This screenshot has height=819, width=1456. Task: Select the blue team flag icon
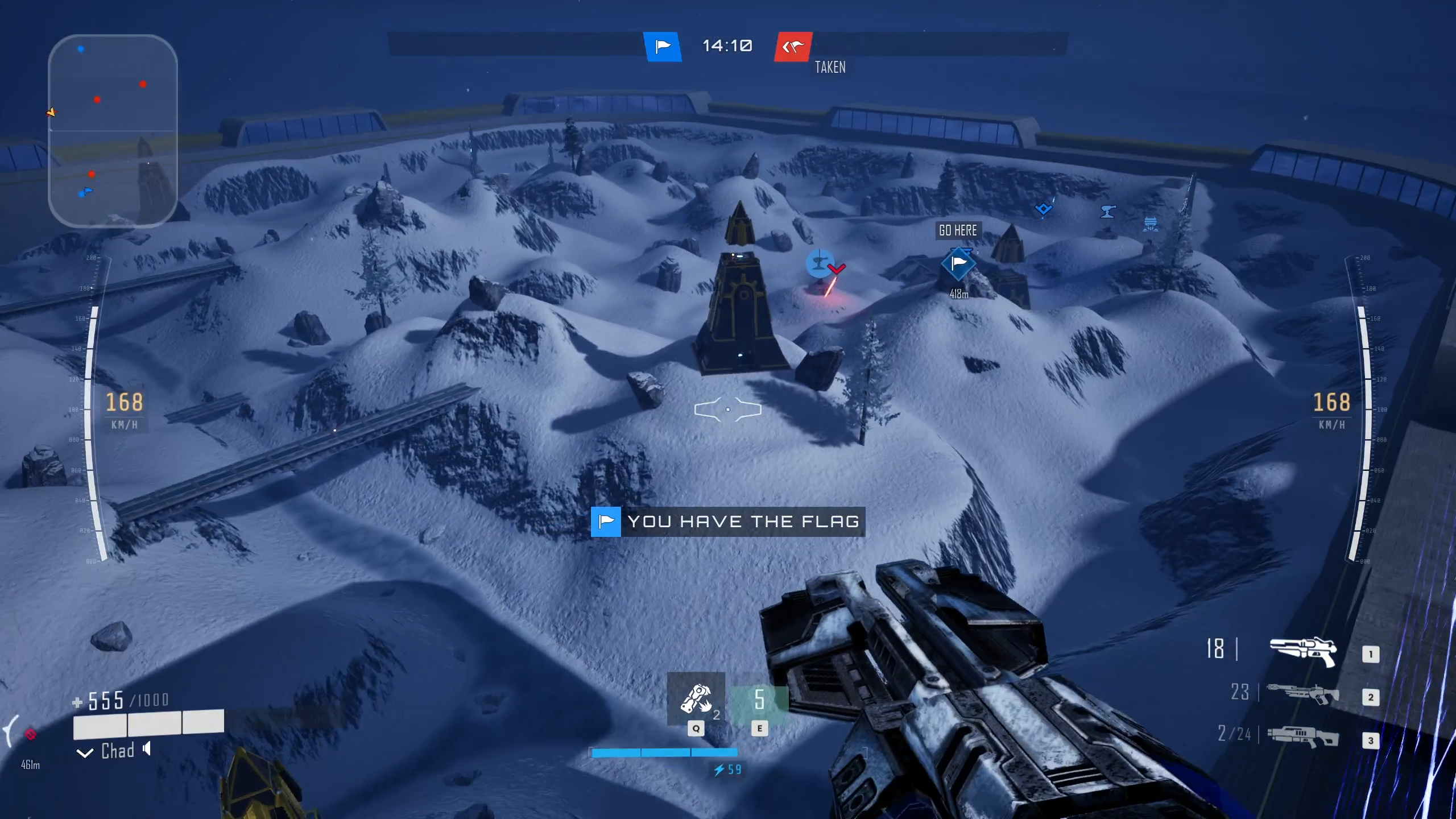tap(662, 47)
